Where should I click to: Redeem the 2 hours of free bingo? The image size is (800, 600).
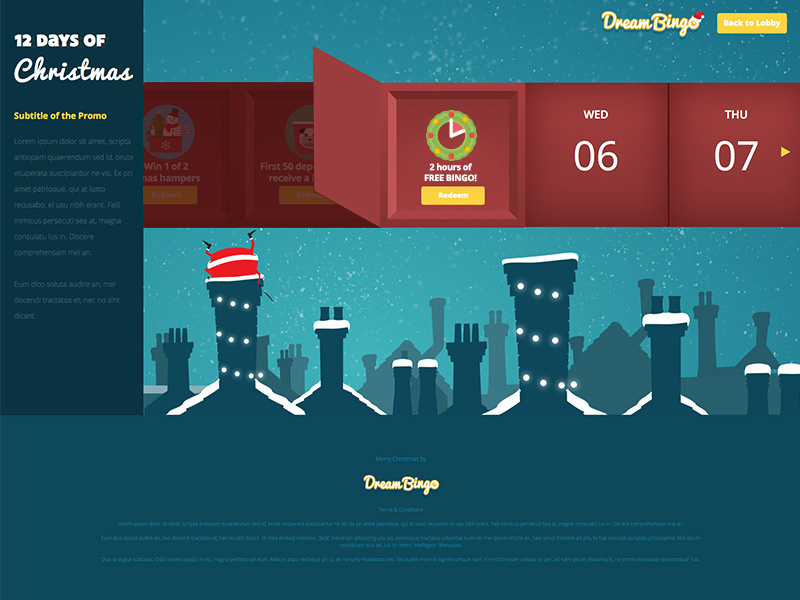[453, 196]
